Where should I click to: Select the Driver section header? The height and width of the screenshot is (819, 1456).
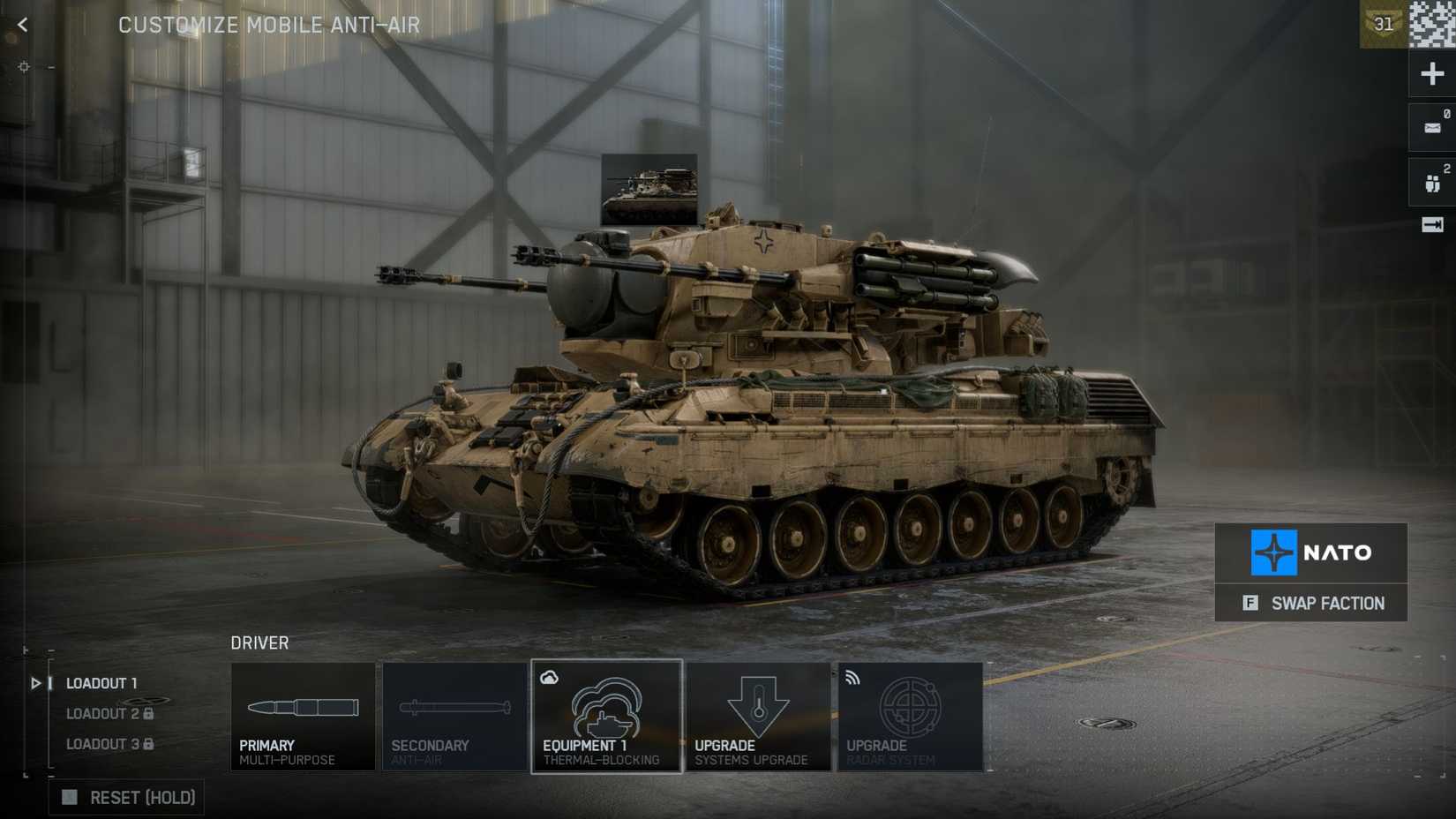(259, 643)
